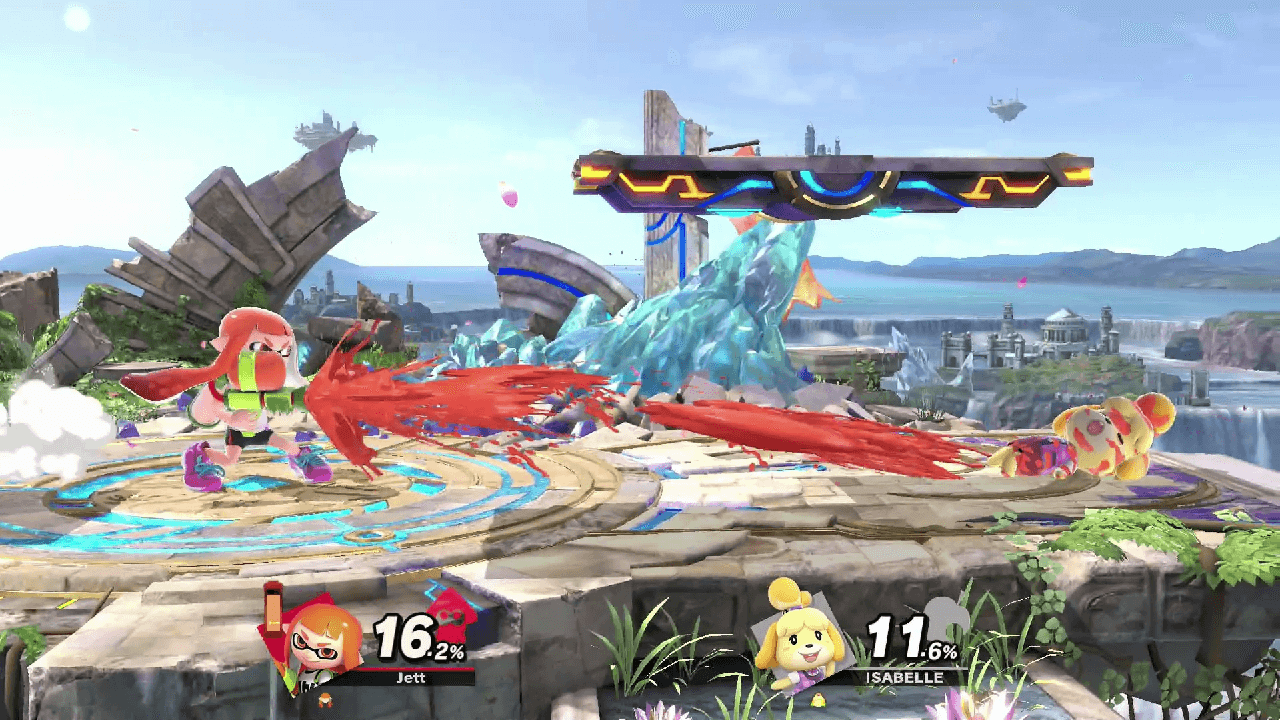Click the ISABELLE player name tag
Screen dimensions: 1280x720
(906, 677)
